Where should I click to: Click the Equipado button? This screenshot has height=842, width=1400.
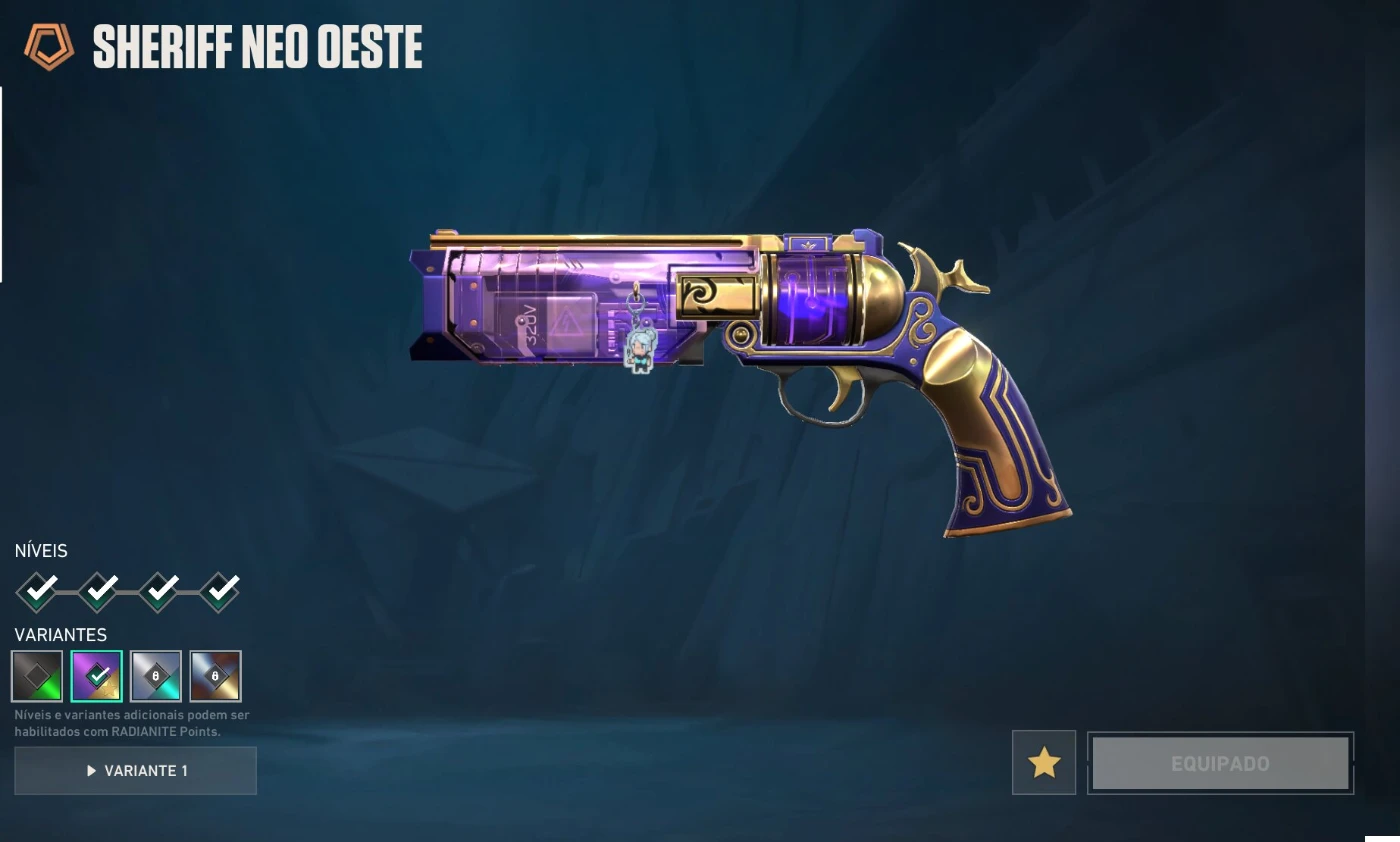tap(1220, 764)
